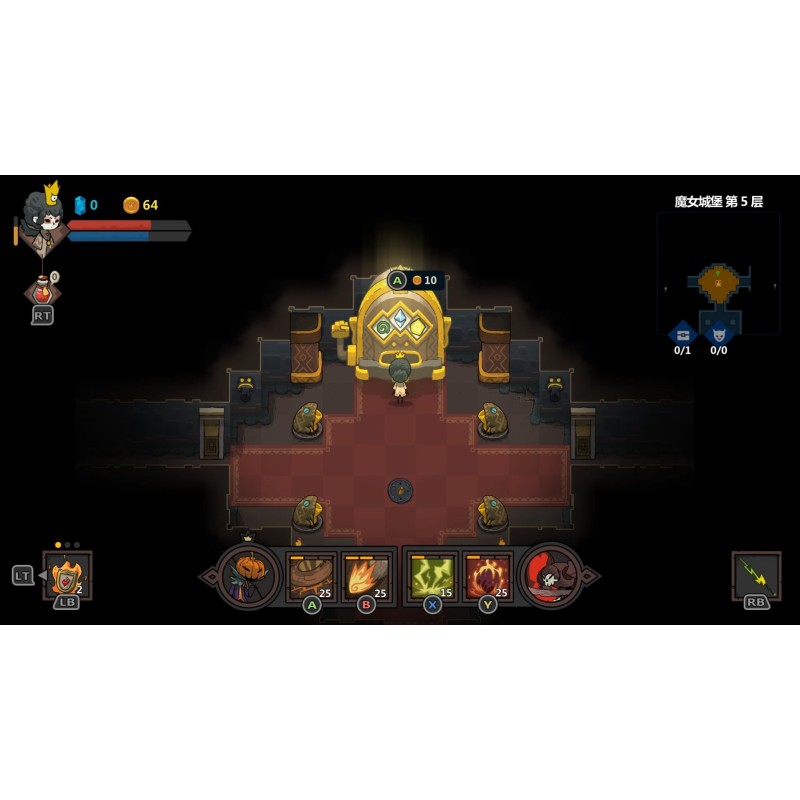Select the flaming shield item slot
This screenshot has width=800, height=800.
coord(67,575)
